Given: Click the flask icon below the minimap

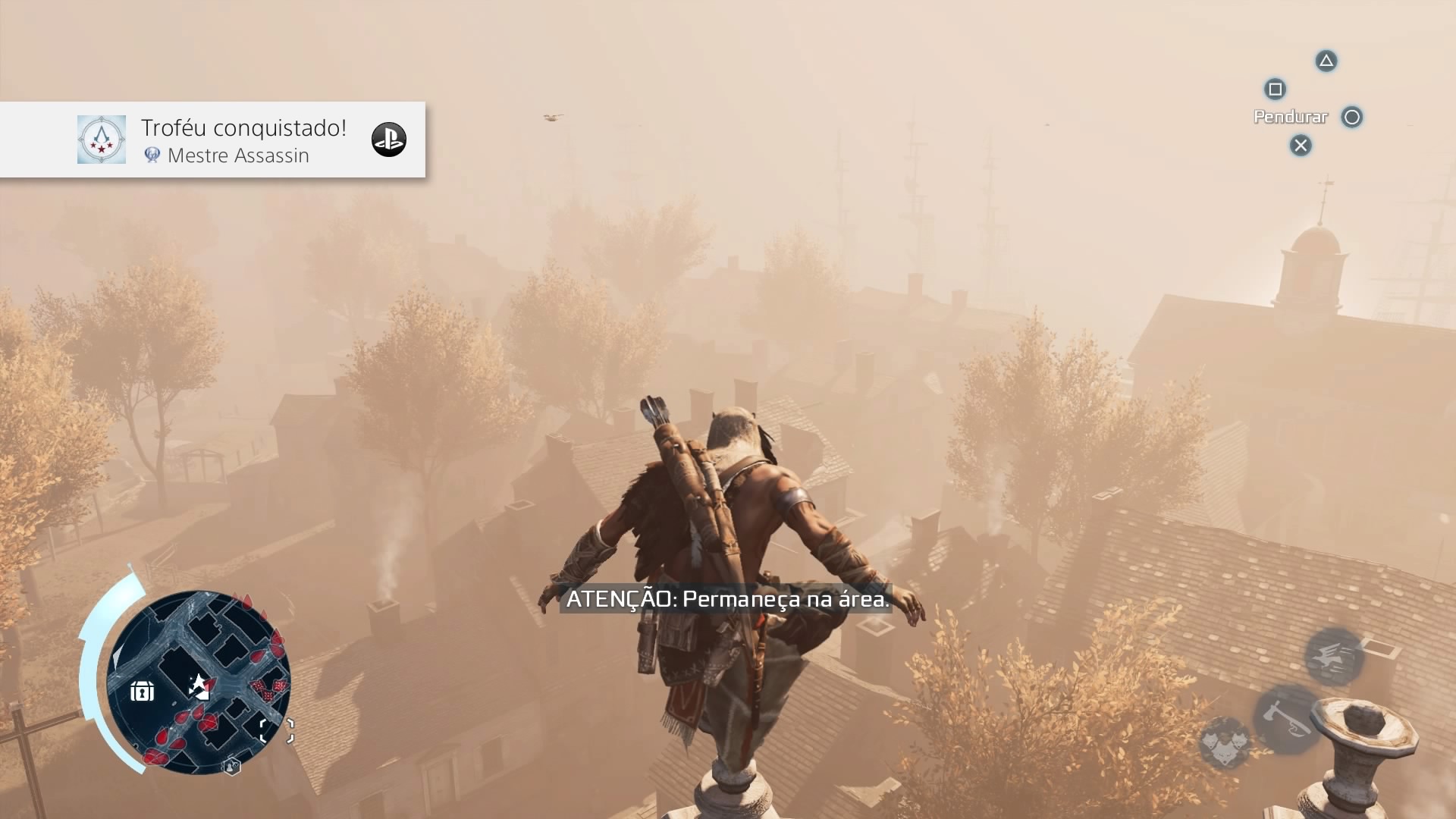Looking at the screenshot, I should 231,767.
